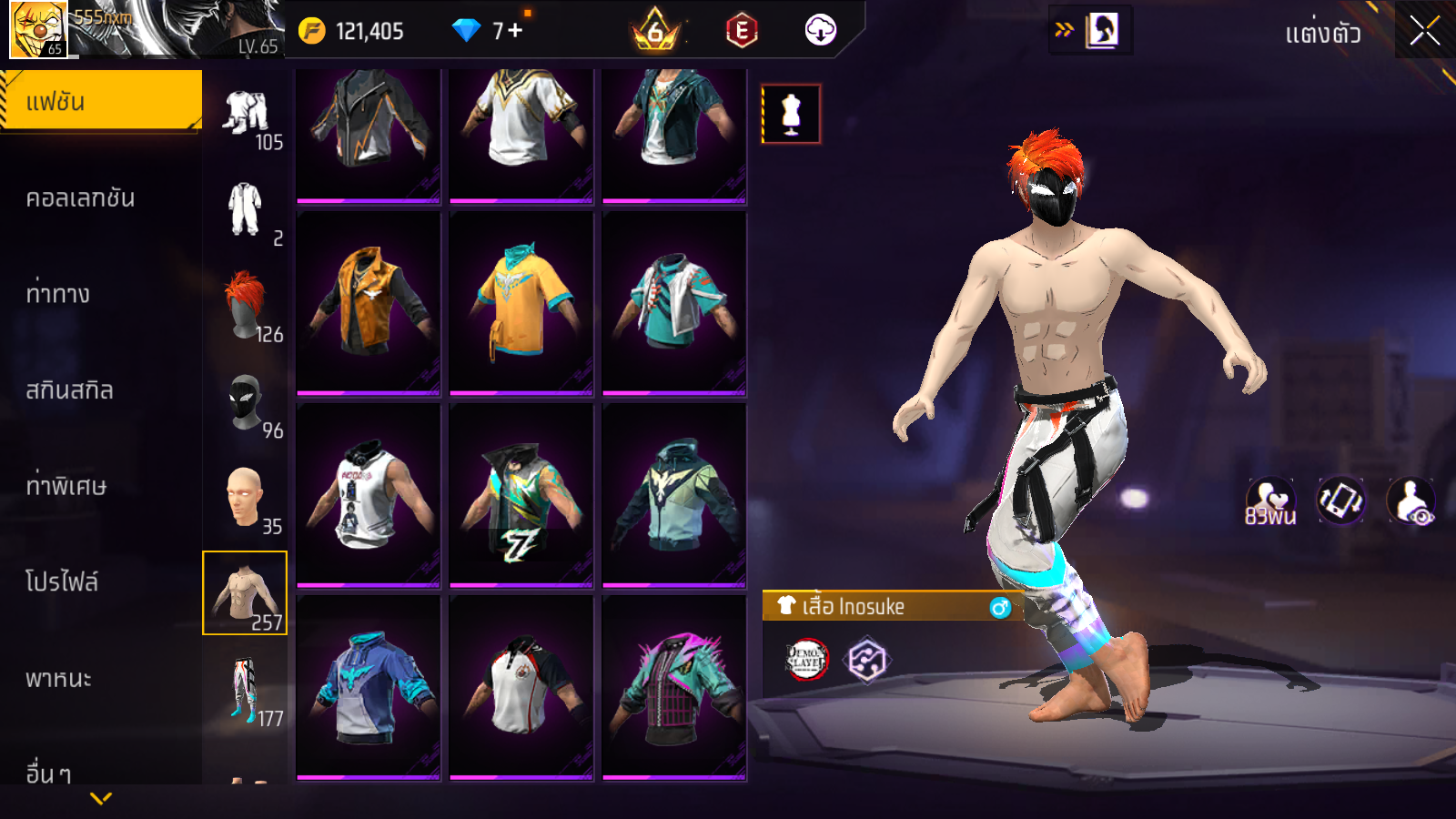Open the โปรไฟล์ section
1456x819 pixels.
(x=62, y=582)
